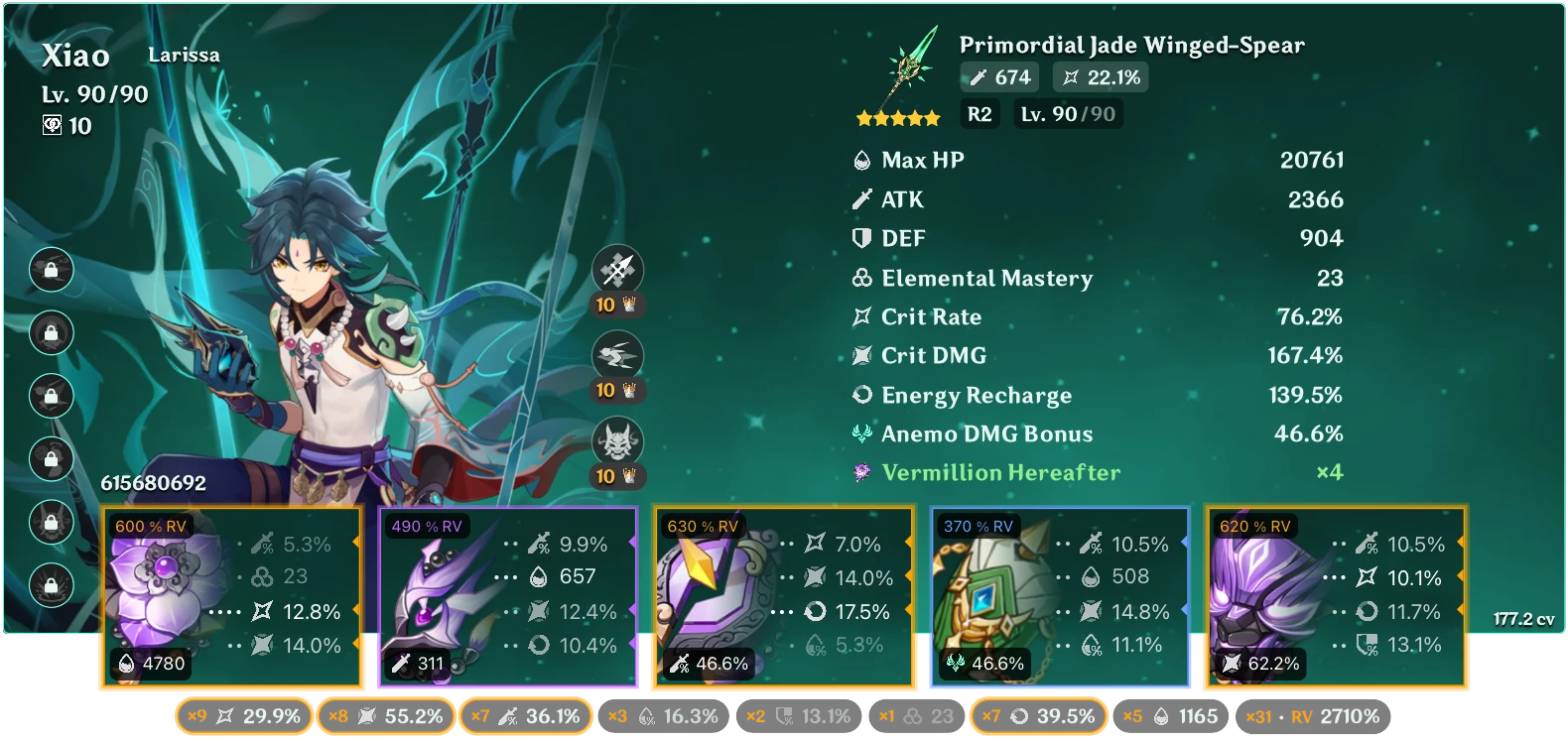Click the R2 refinement badge

(x=979, y=114)
